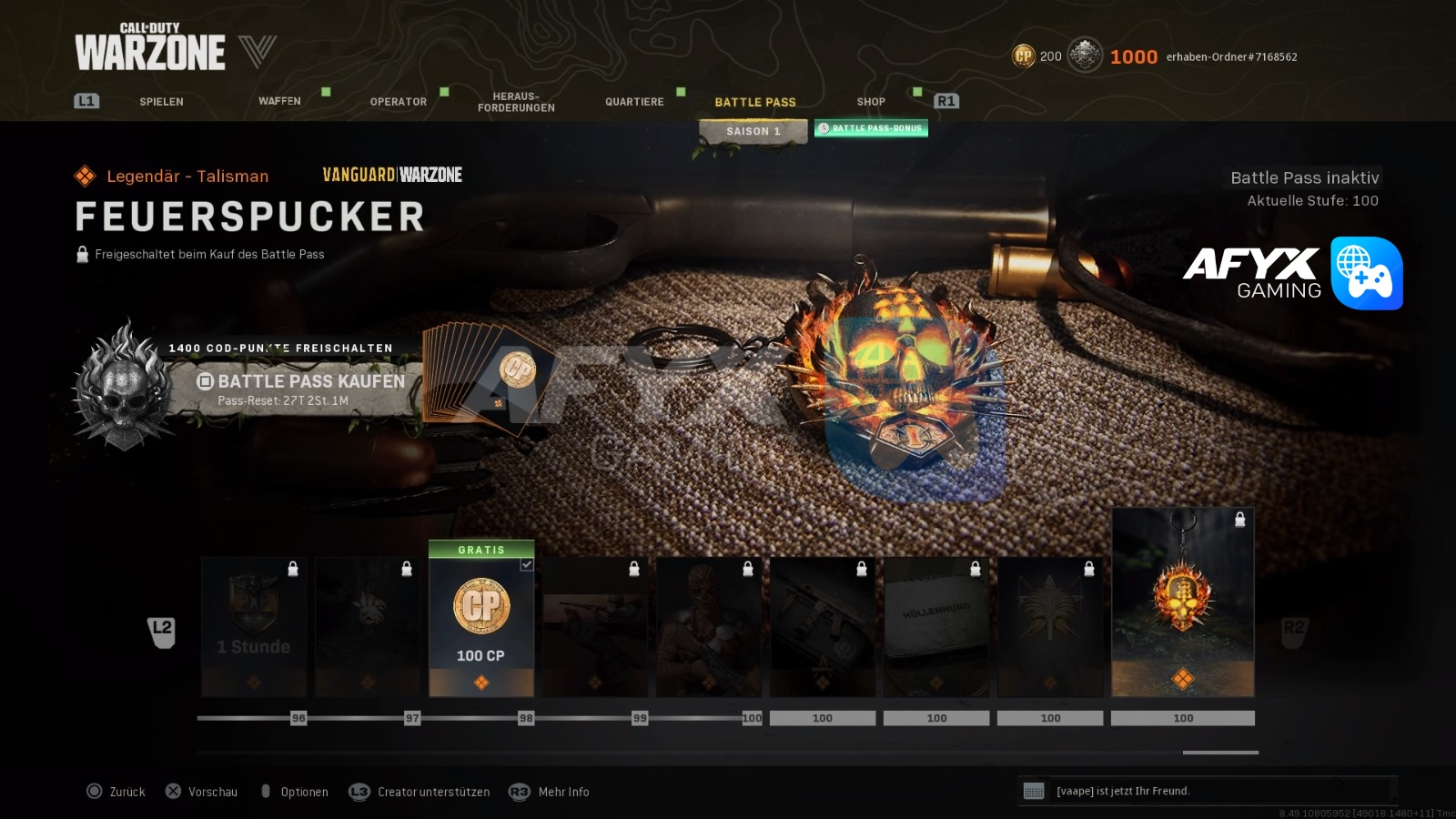Click the Zurück option

click(x=126, y=792)
